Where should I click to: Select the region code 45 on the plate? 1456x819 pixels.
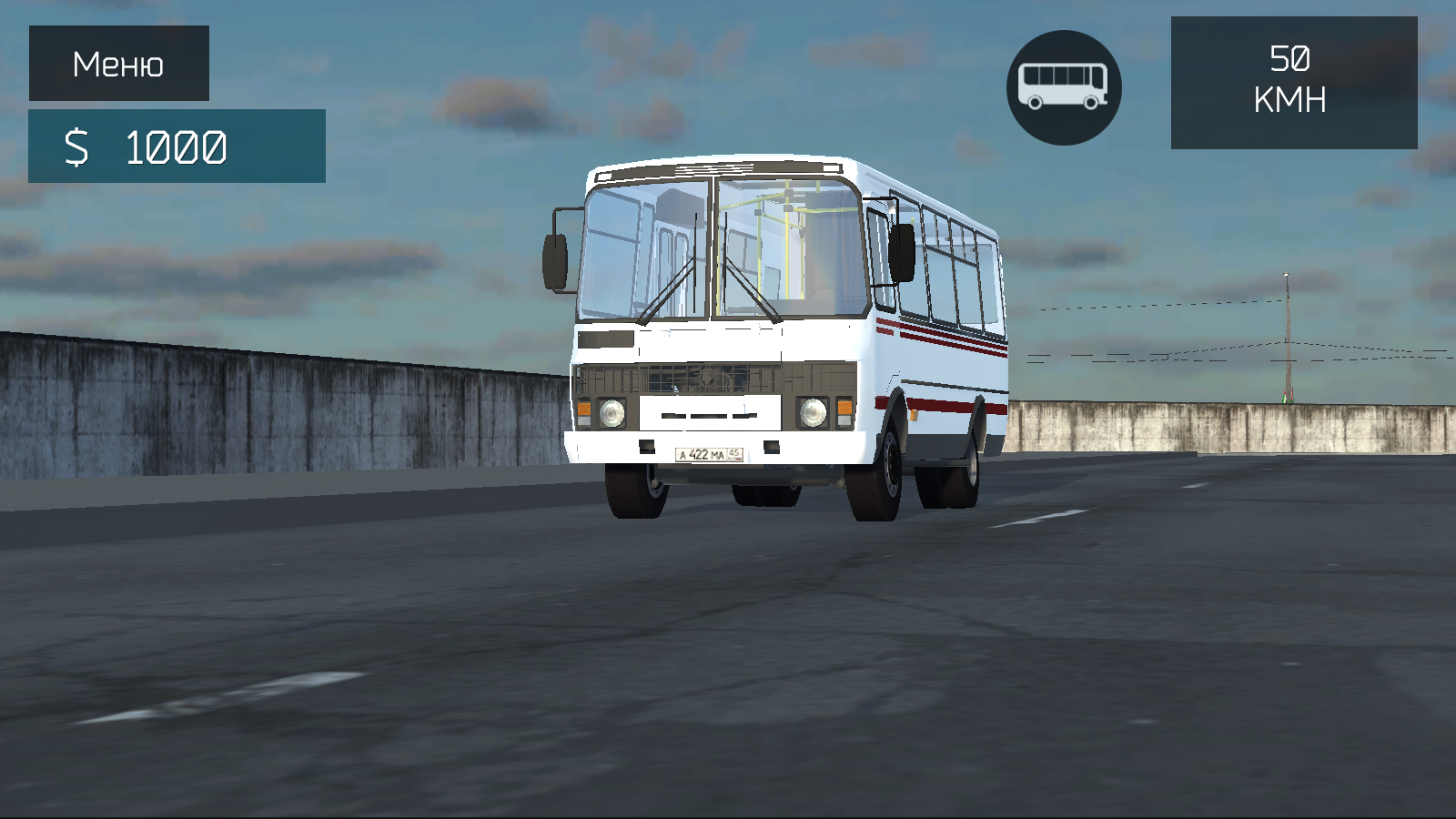(x=733, y=452)
